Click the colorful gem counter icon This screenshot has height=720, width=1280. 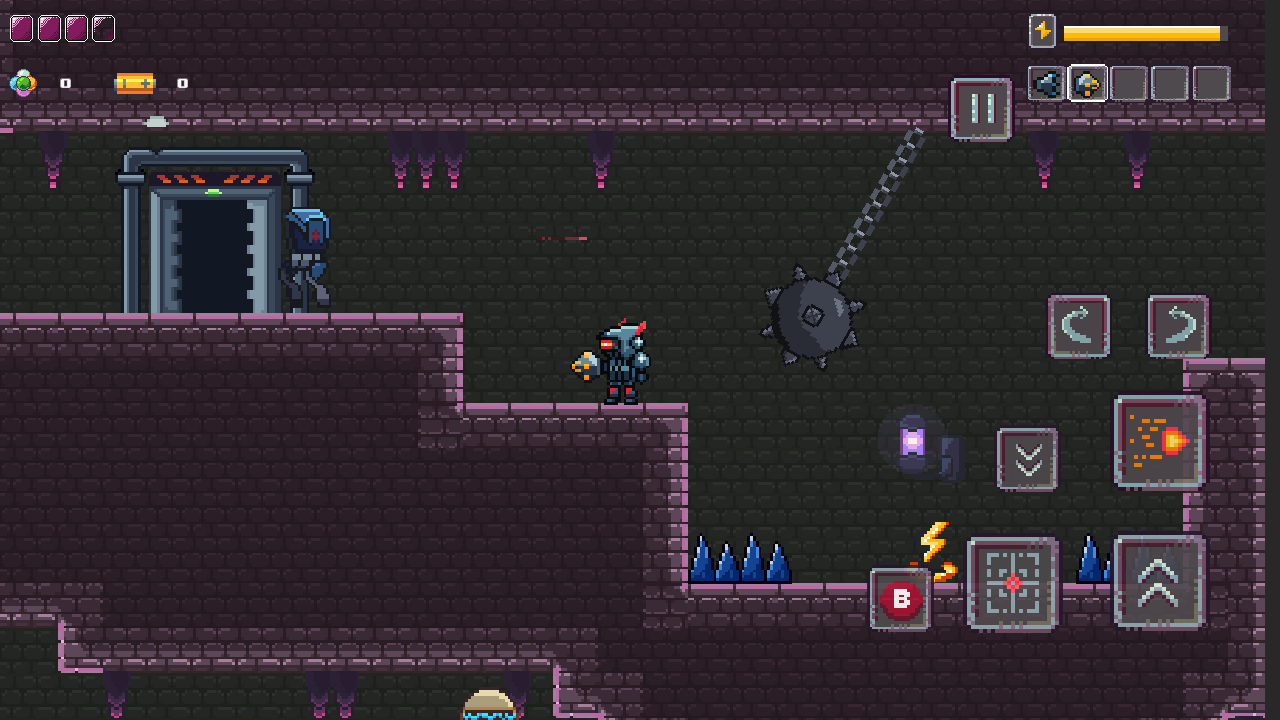coord(22,82)
